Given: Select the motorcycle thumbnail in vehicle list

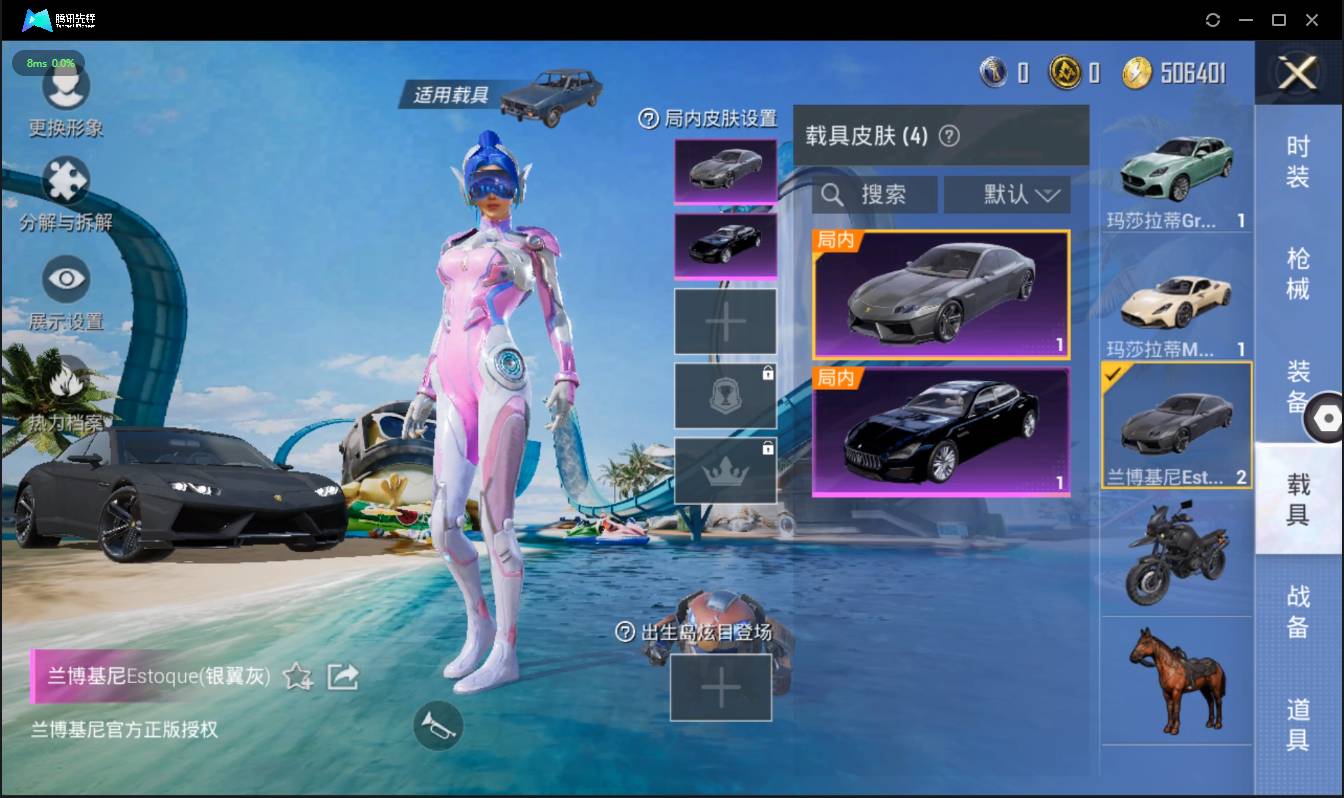Looking at the screenshot, I should click(1176, 552).
